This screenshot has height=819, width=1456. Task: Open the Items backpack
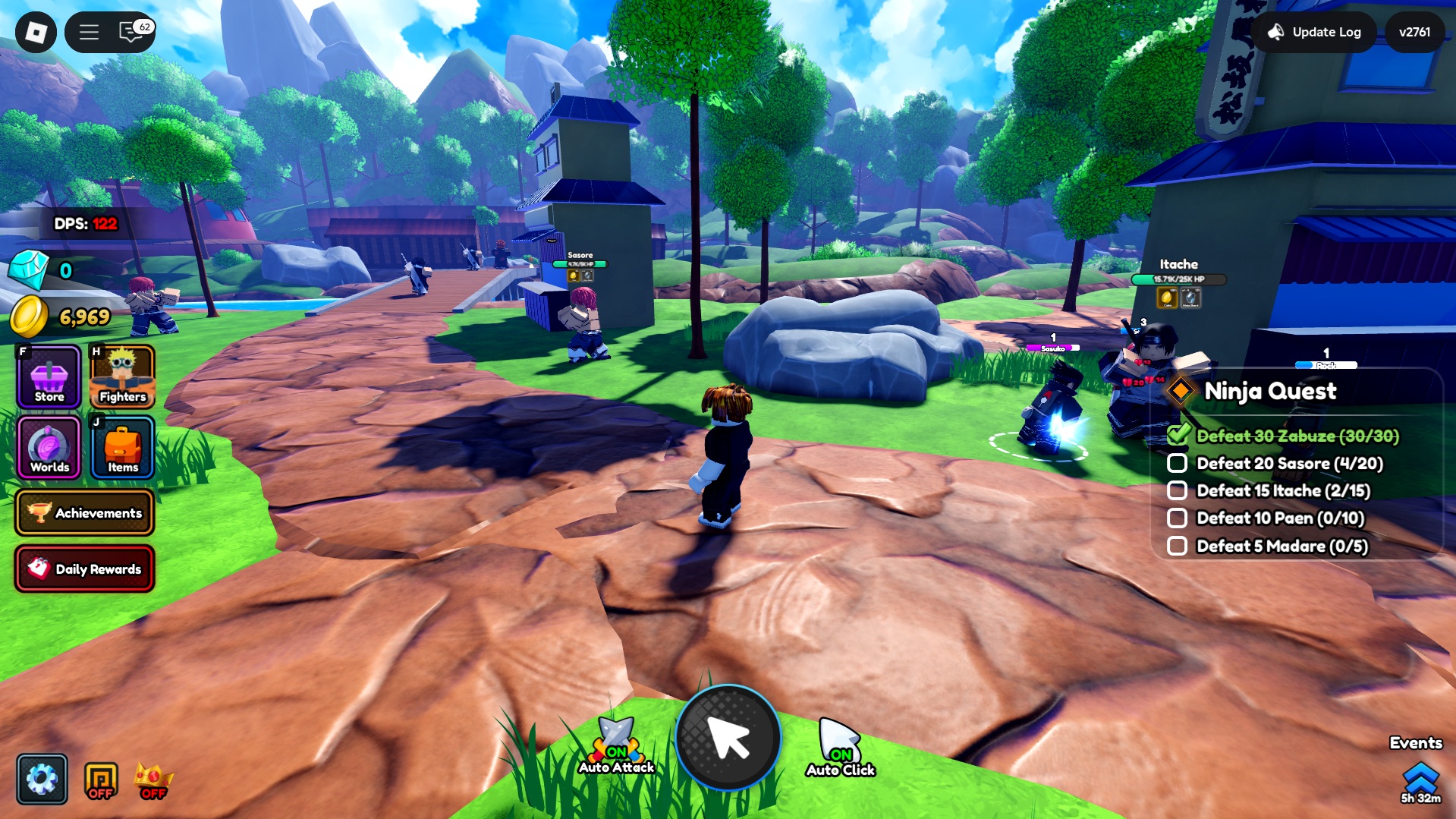pyautogui.click(x=122, y=448)
